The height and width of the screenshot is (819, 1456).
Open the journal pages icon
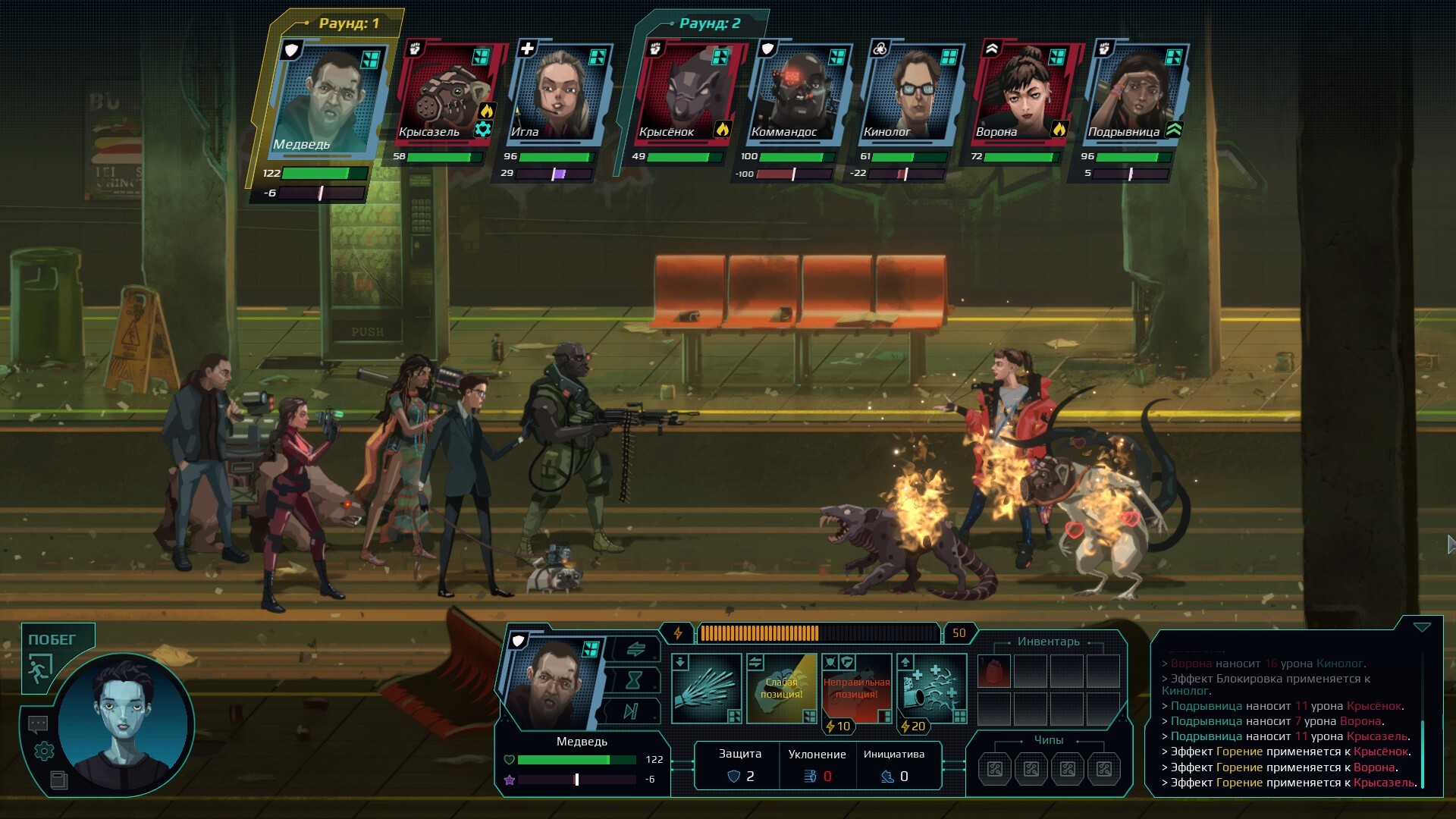[x=58, y=780]
